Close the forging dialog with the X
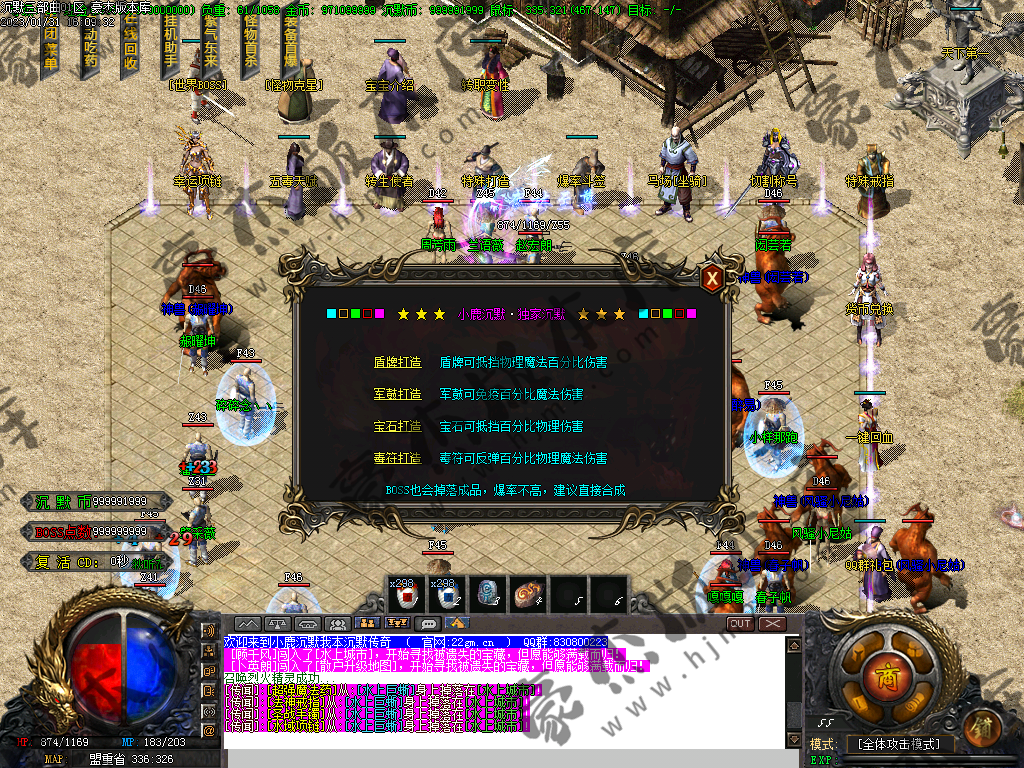 tap(712, 279)
